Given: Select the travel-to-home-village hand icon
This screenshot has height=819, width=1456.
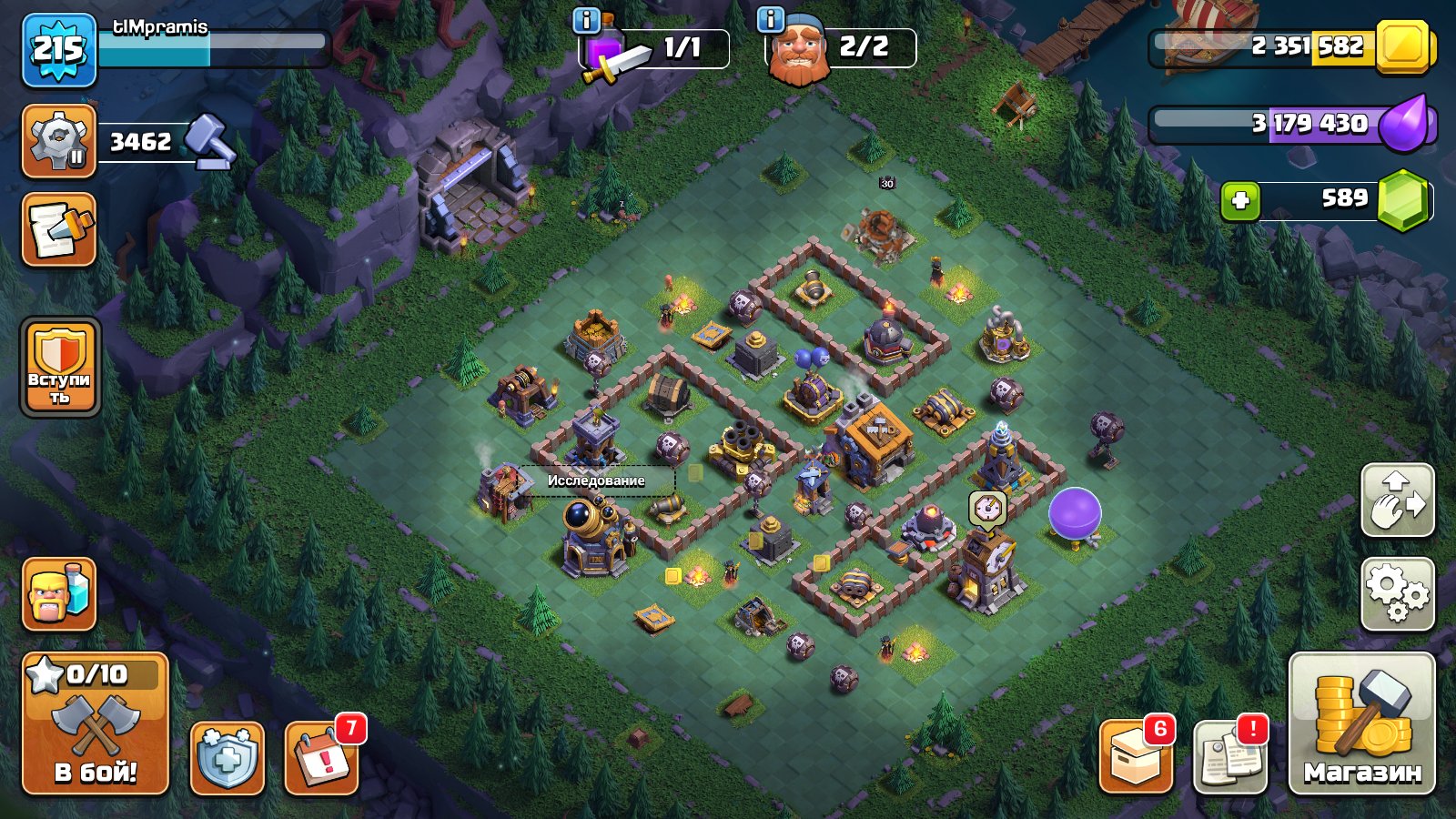Looking at the screenshot, I should 1396,501.
